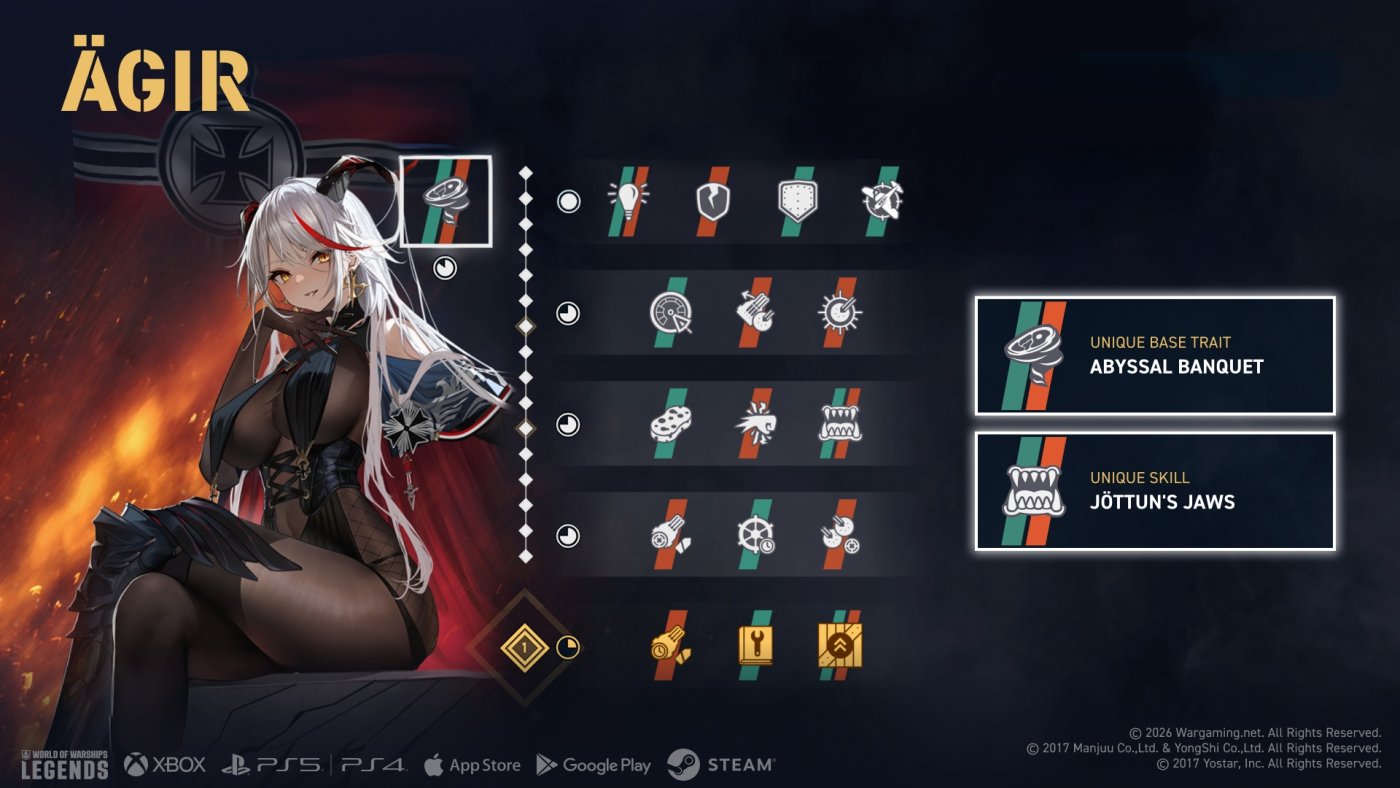Click the gold rank 1 diamond badge
This screenshot has width=1400, height=788.
point(525,647)
